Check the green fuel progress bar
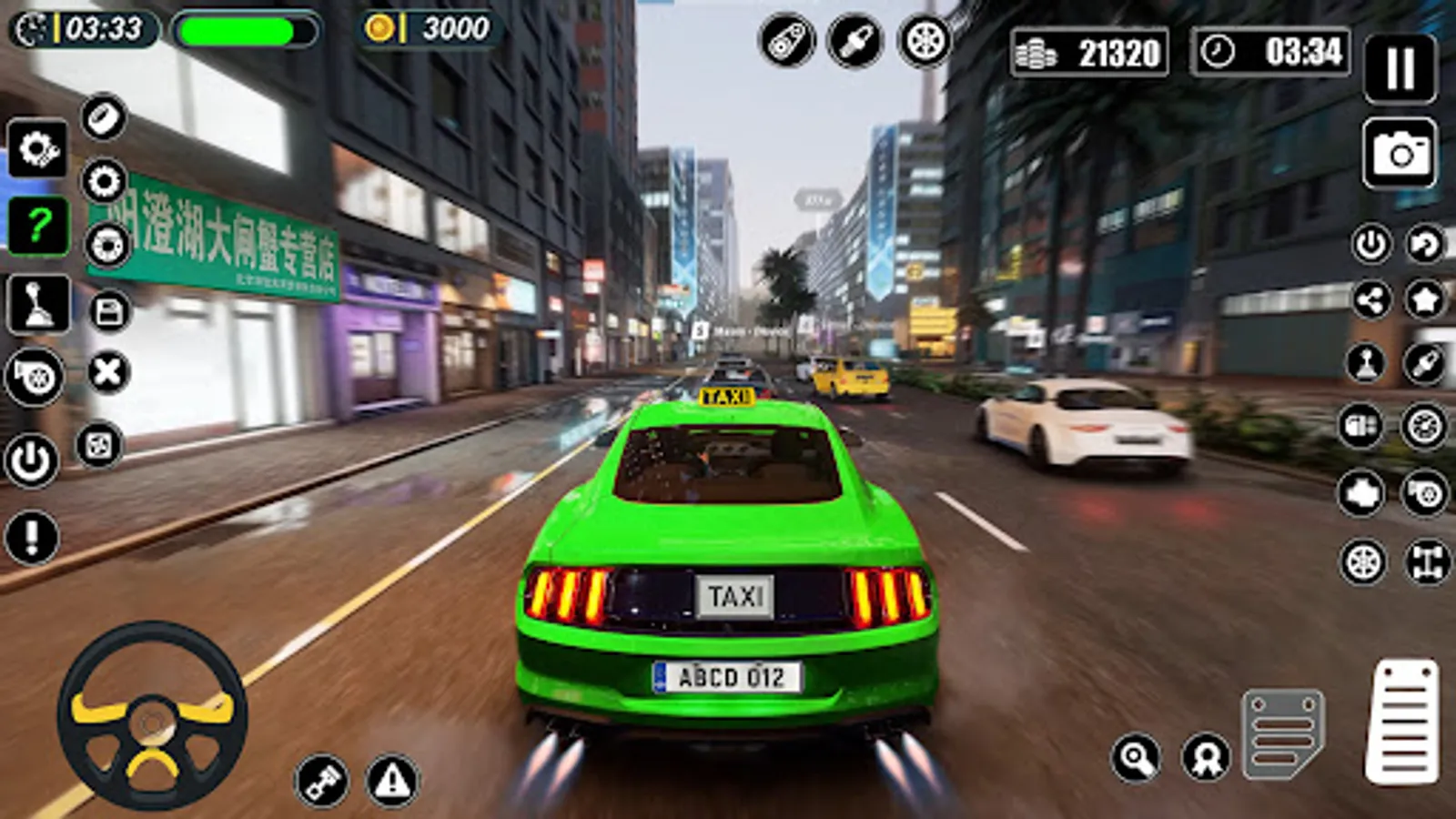Screen dimensions: 1456x819 243,32
